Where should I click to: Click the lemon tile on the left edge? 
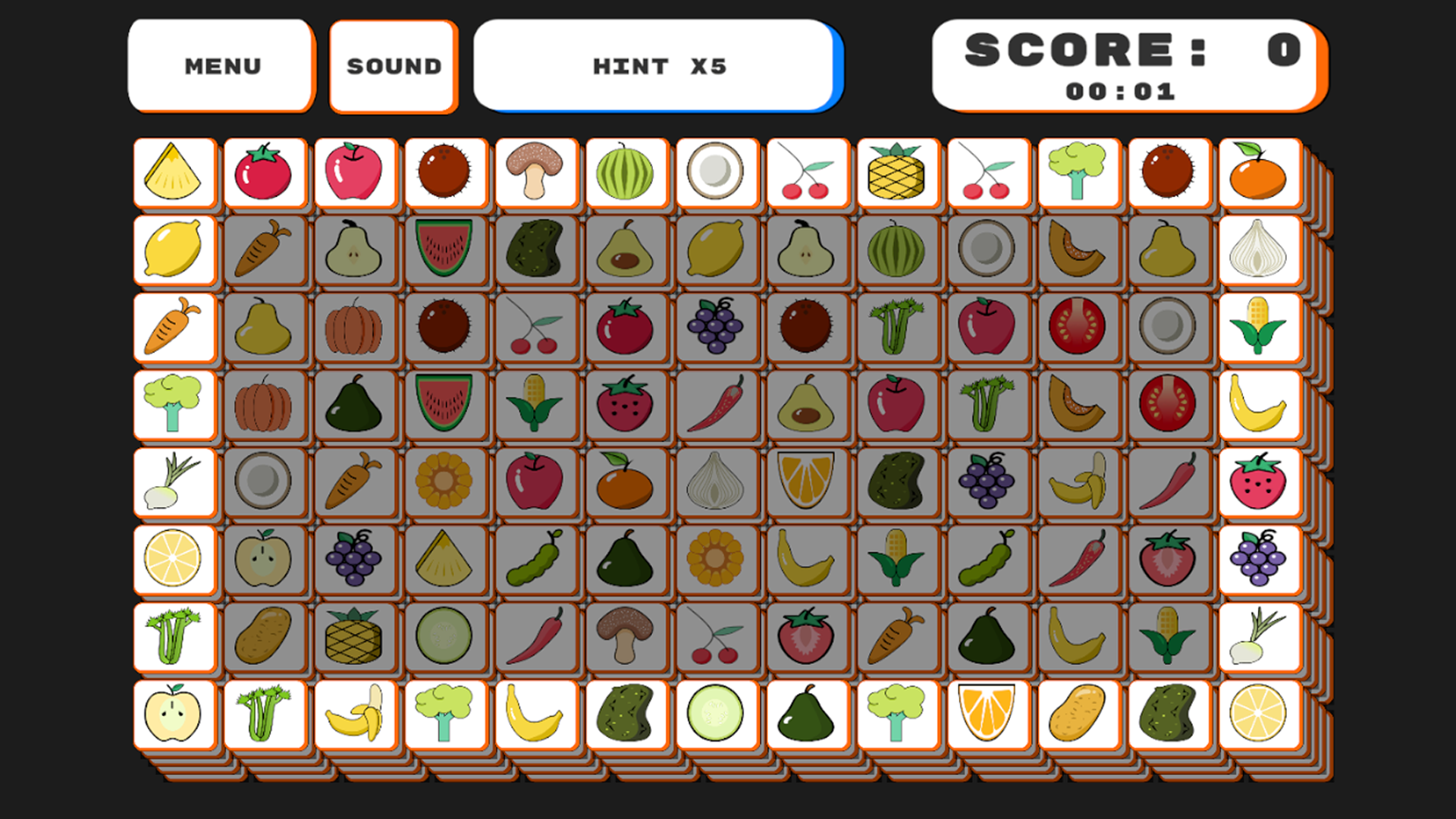coord(174,250)
